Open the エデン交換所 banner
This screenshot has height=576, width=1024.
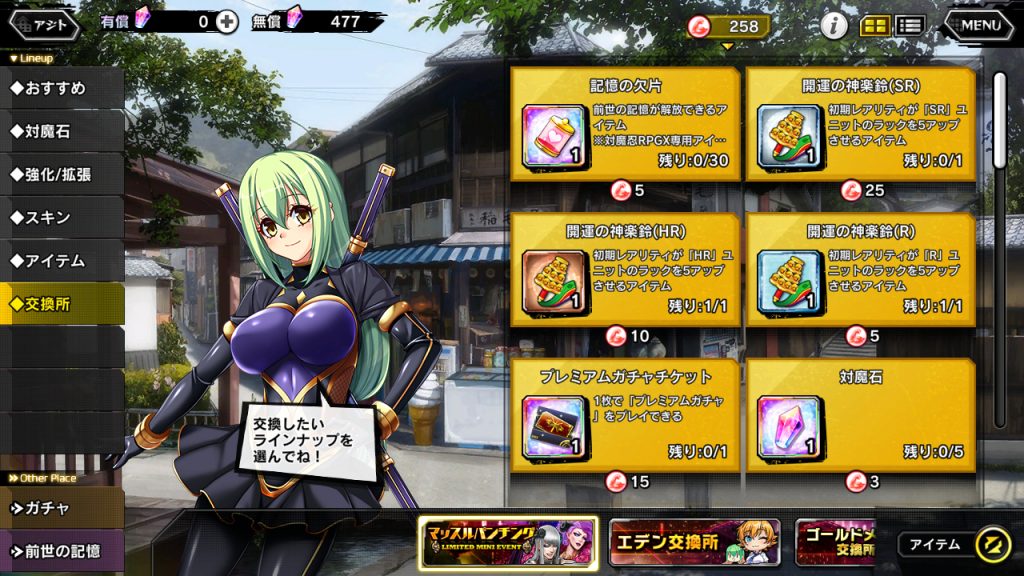click(694, 543)
